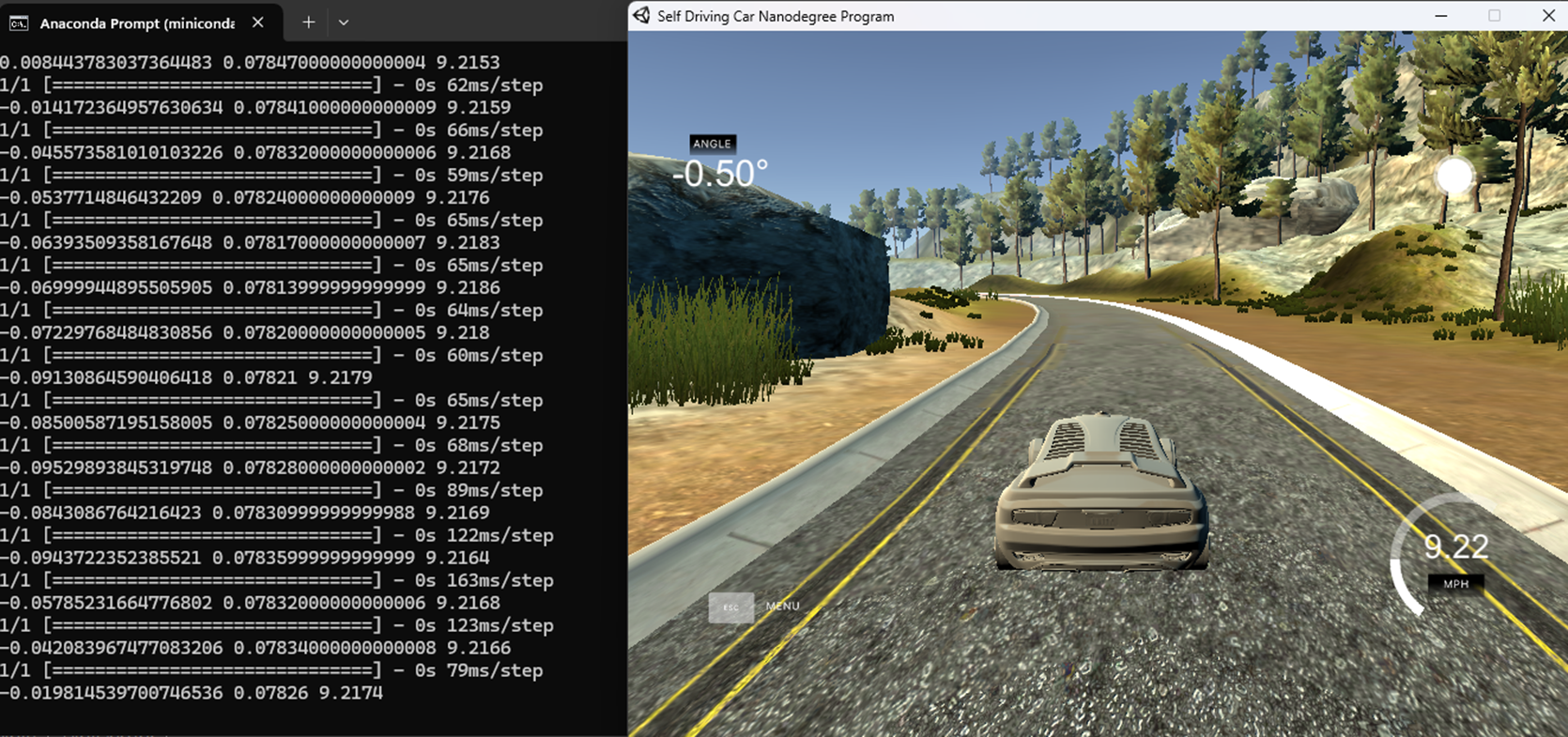Click the maximize button of the simulator window
Image resolution: width=1568 pixels, height=737 pixels.
(x=1494, y=15)
